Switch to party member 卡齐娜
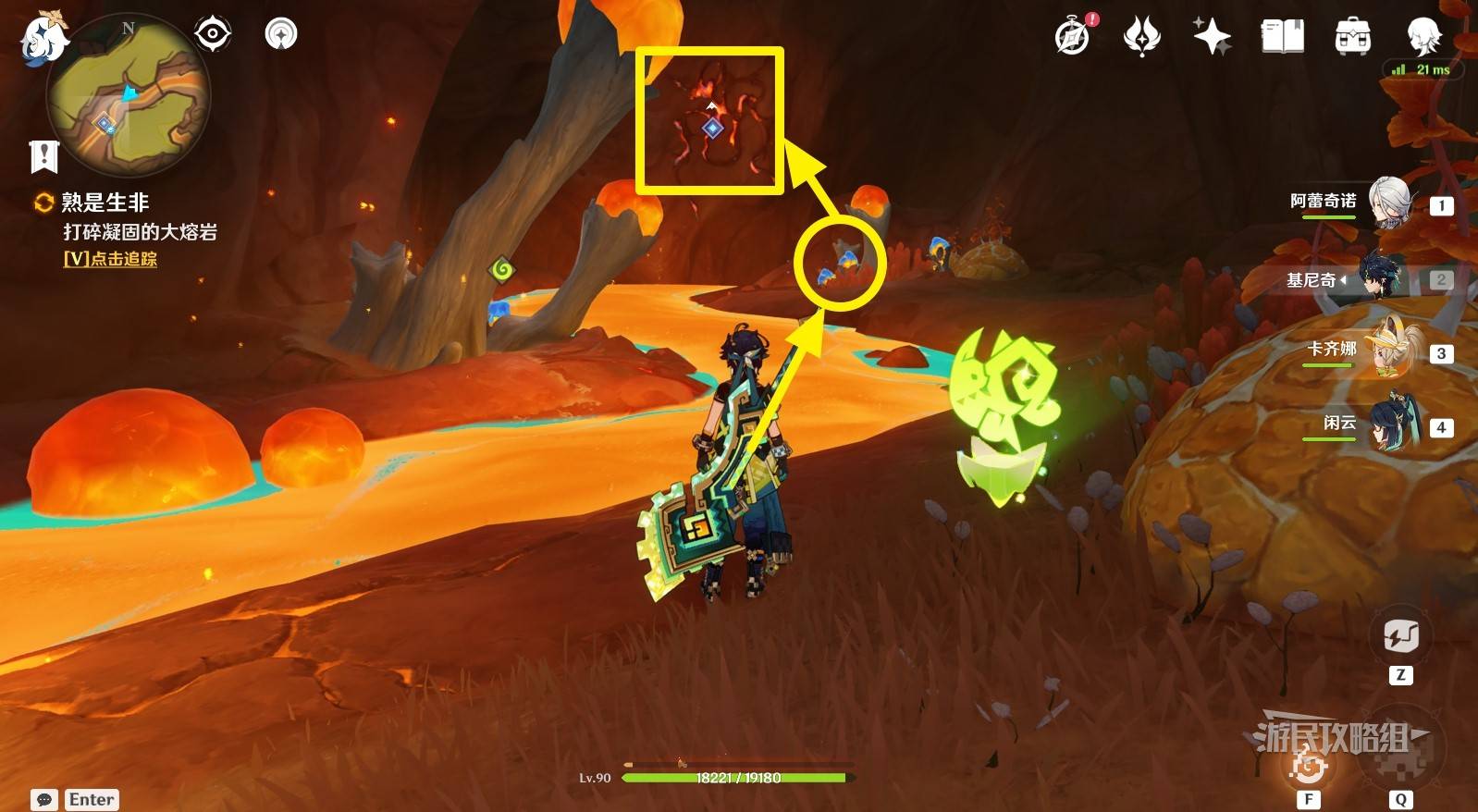 tap(1387, 351)
